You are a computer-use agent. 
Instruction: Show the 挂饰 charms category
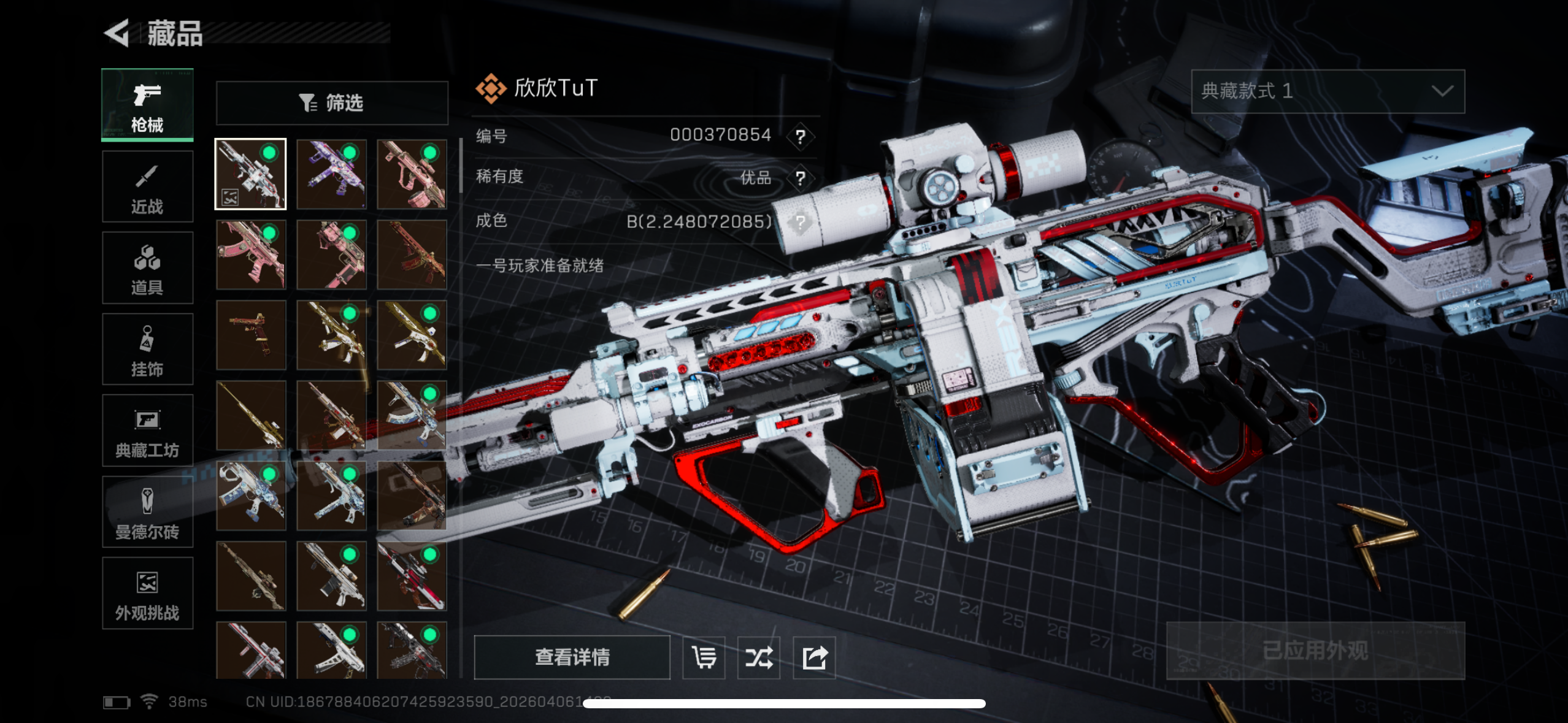147,350
